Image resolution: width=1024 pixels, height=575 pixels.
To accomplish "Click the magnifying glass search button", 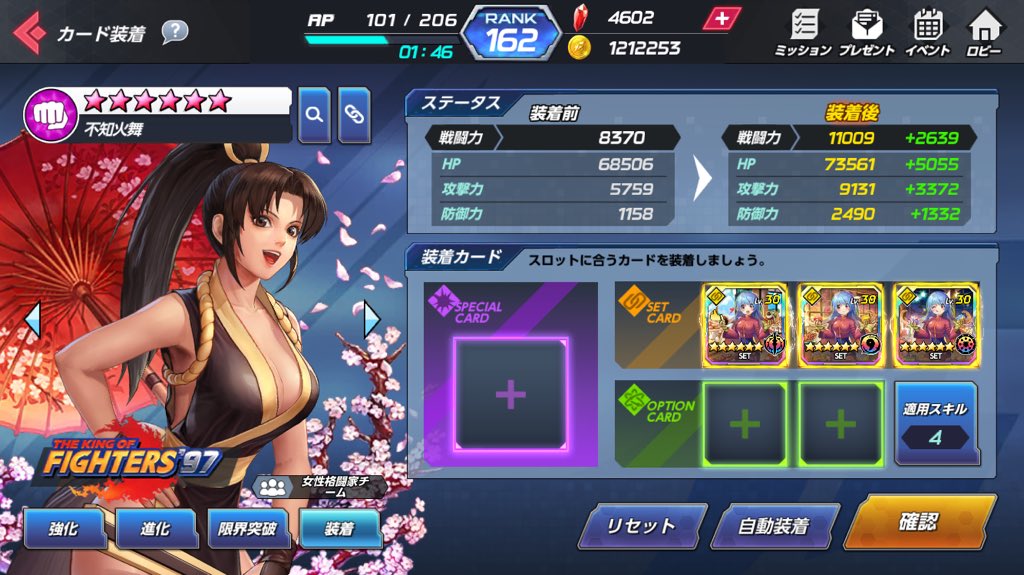I will point(314,114).
